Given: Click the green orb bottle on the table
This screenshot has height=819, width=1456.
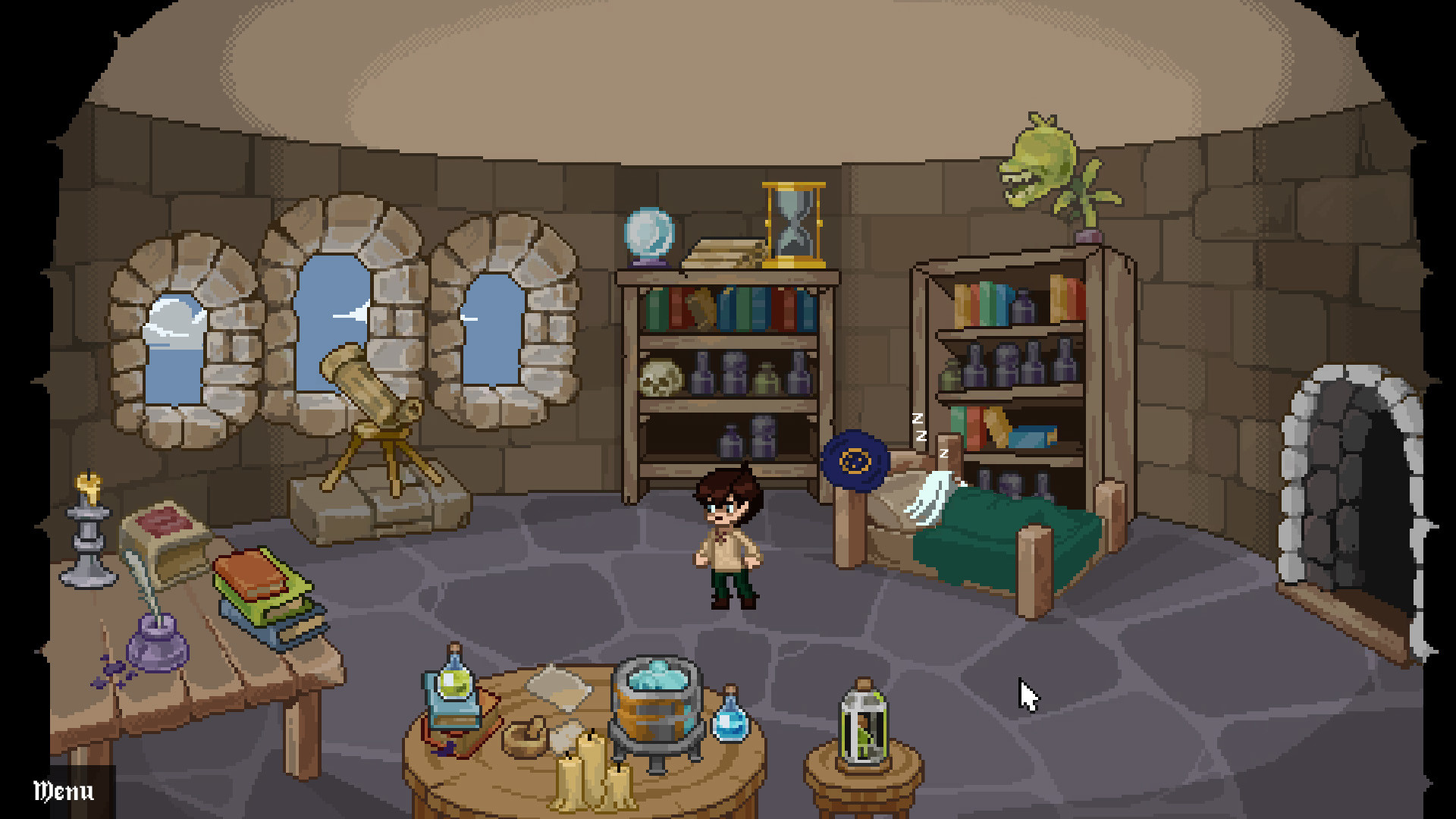Looking at the screenshot, I should 453,681.
